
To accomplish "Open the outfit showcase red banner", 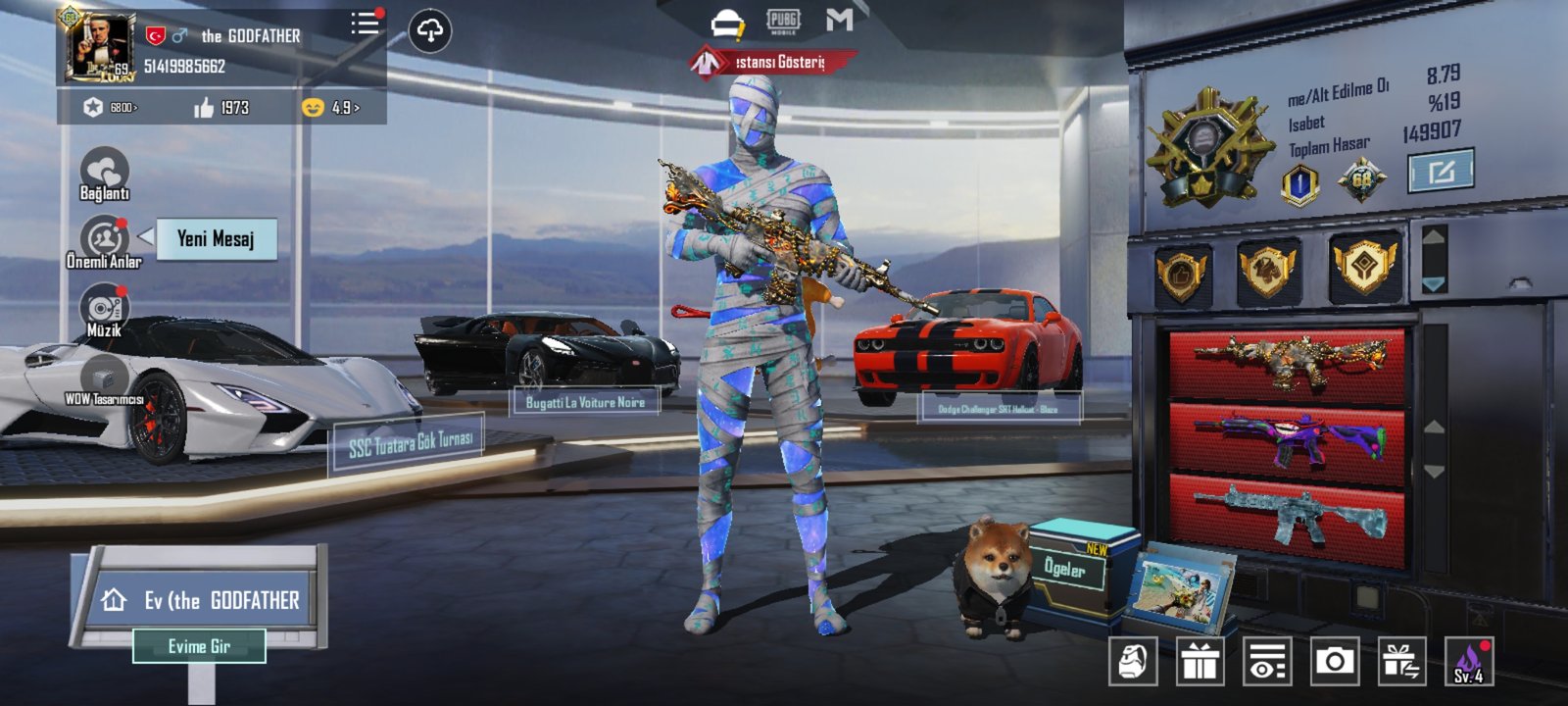I will [771, 63].
